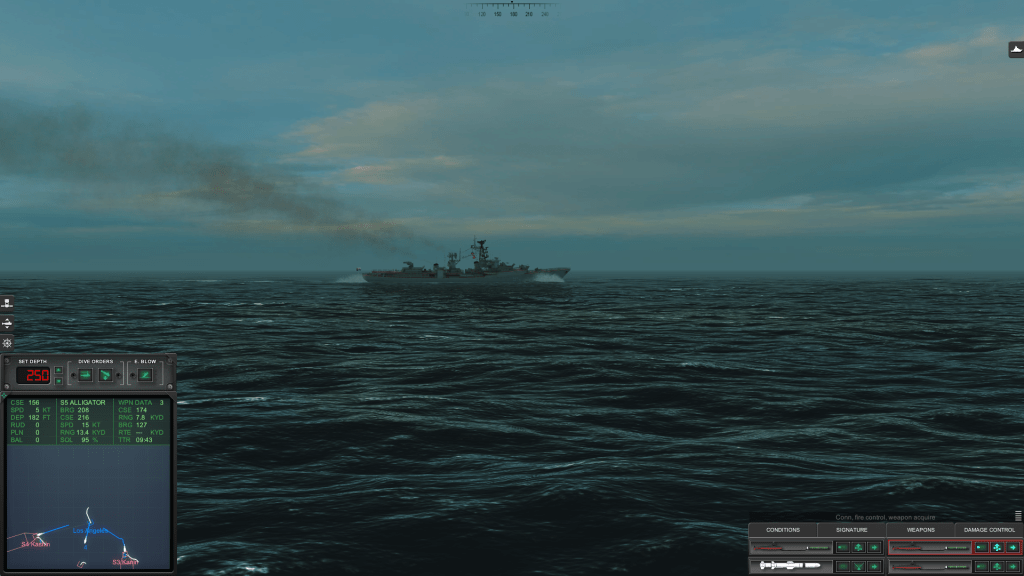Toggle the surface ship icon on left edge
Screen dimensions: 1024x576
point(7,303)
